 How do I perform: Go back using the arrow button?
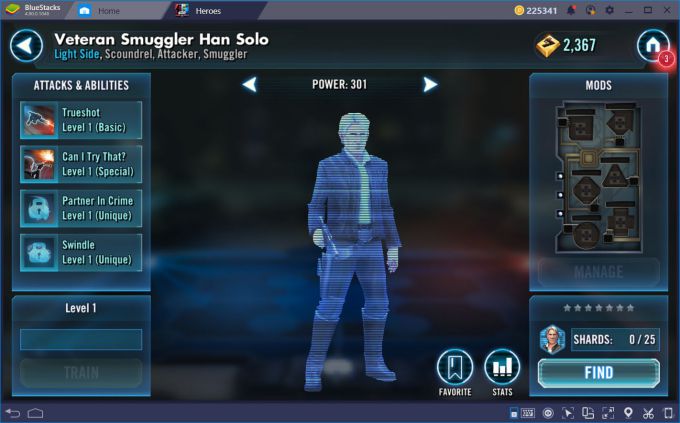point(27,45)
